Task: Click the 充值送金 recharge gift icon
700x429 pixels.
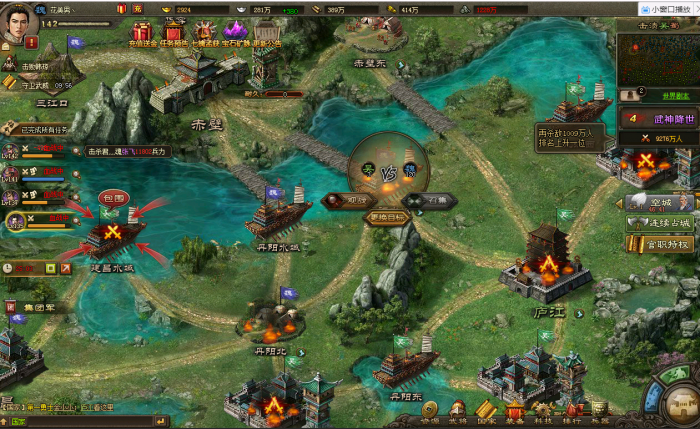Action: 141,33
